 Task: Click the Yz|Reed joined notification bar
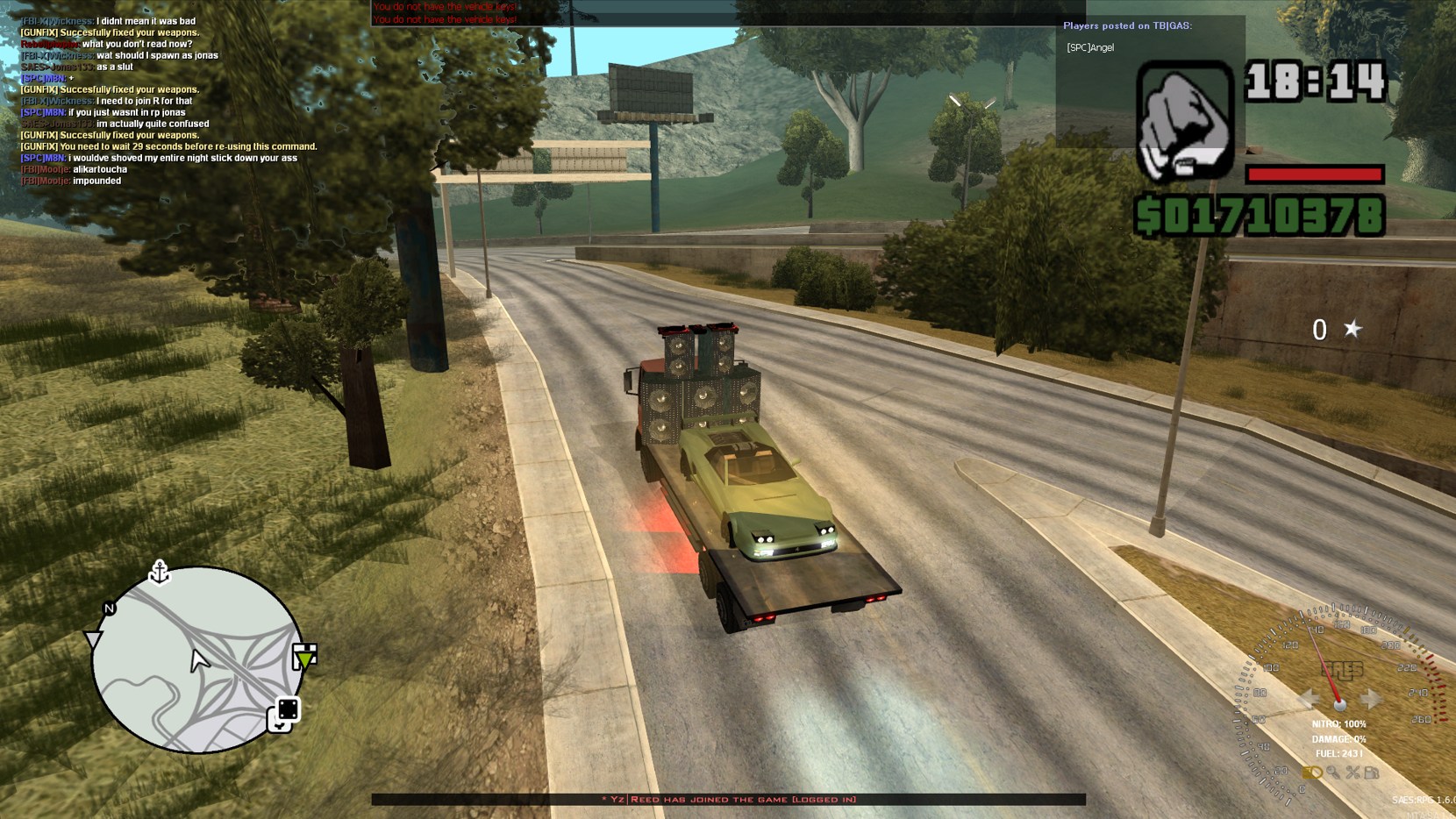[728, 799]
